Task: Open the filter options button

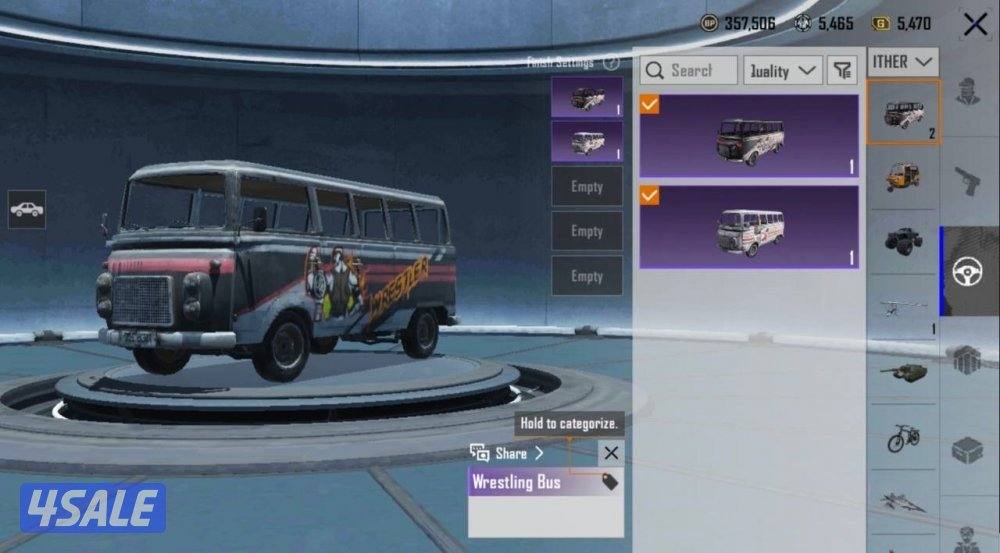Action: coord(844,70)
